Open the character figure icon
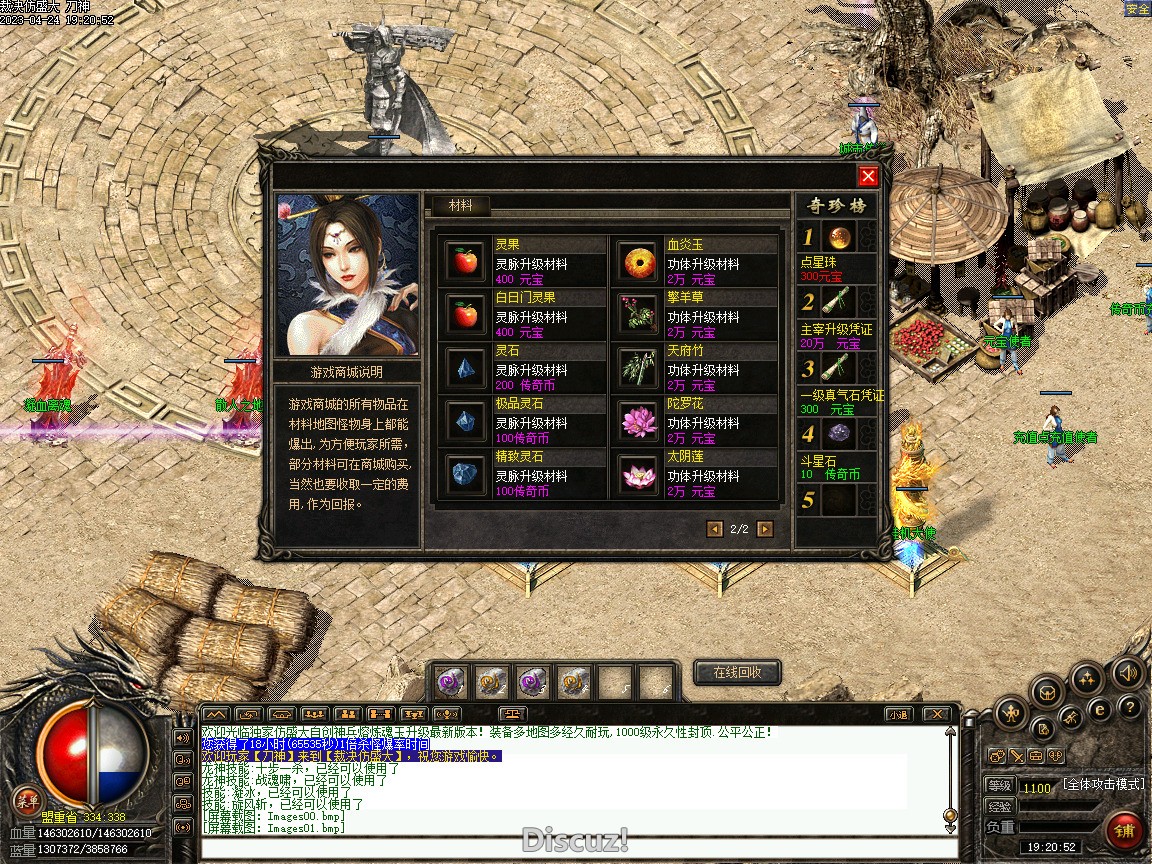 click(1010, 714)
